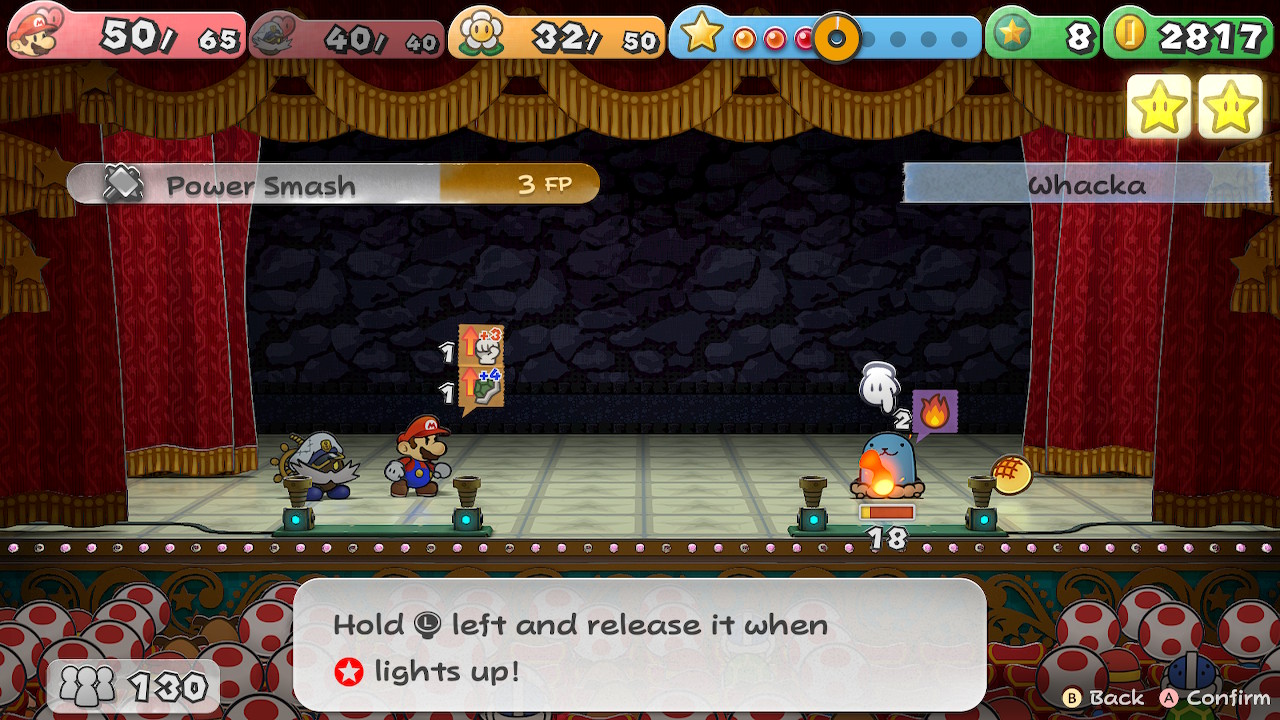
Task: Click the audience count icon
Action: pyautogui.click(x=88, y=684)
